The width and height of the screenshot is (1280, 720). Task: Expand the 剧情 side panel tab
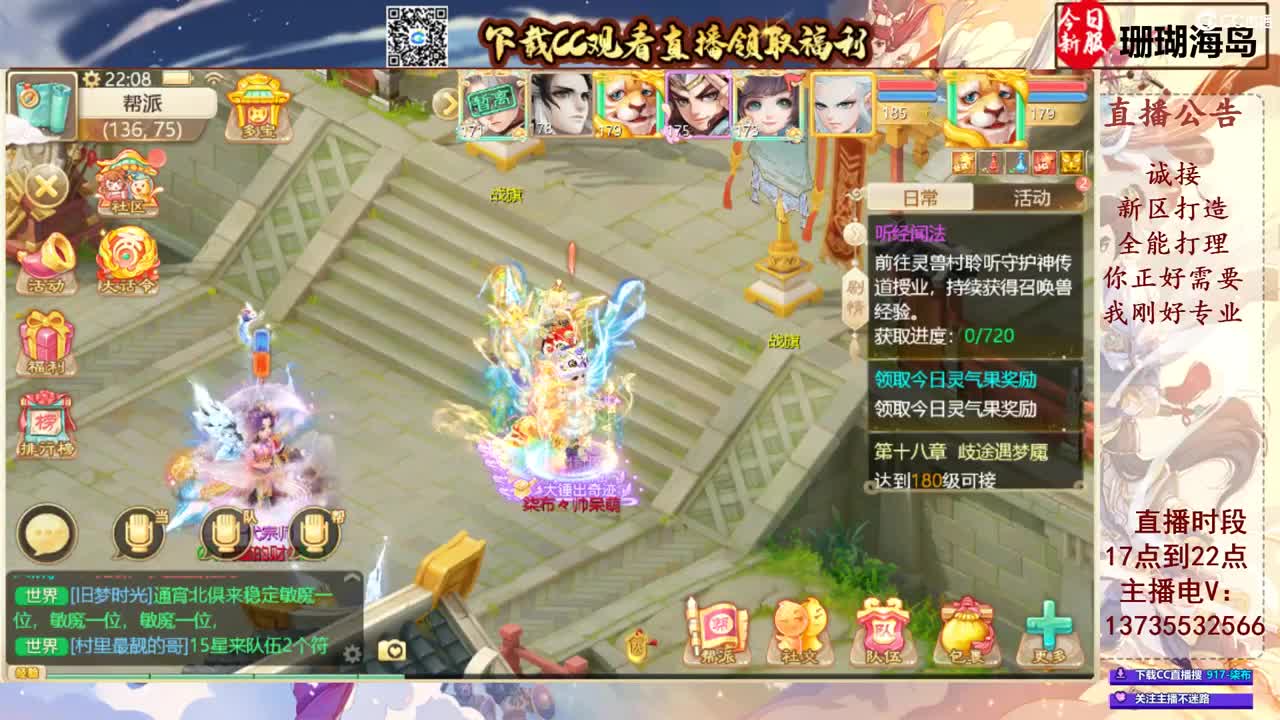tap(853, 295)
